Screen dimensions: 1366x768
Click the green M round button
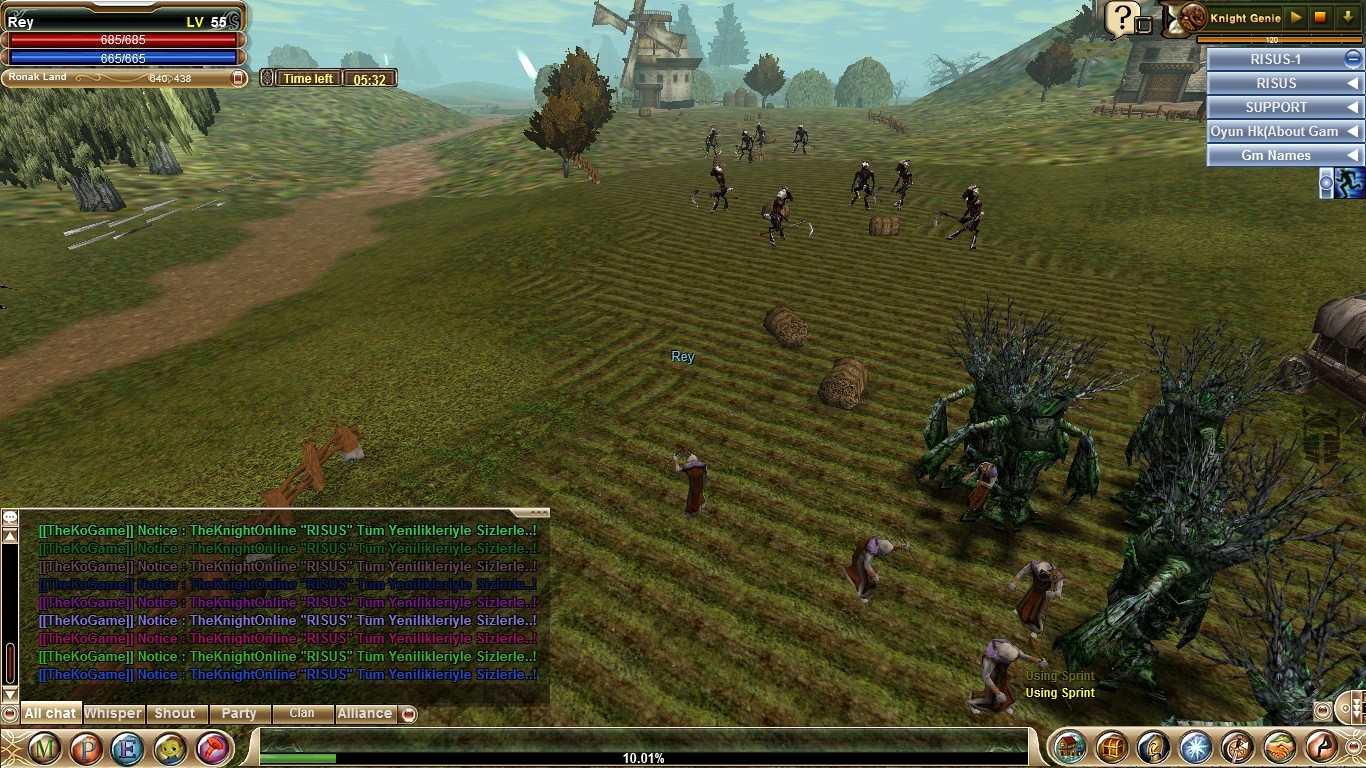point(44,748)
